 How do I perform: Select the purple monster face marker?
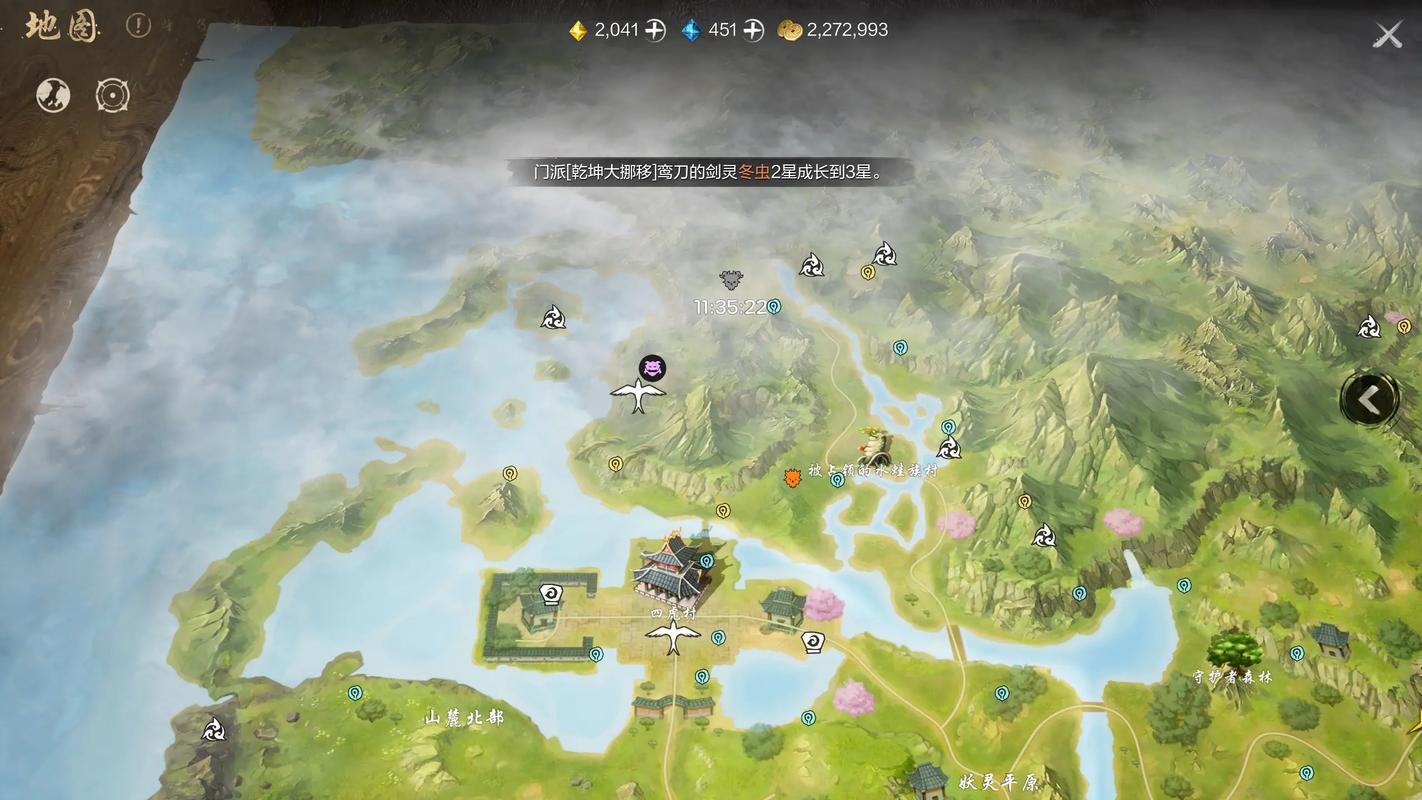(652, 368)
